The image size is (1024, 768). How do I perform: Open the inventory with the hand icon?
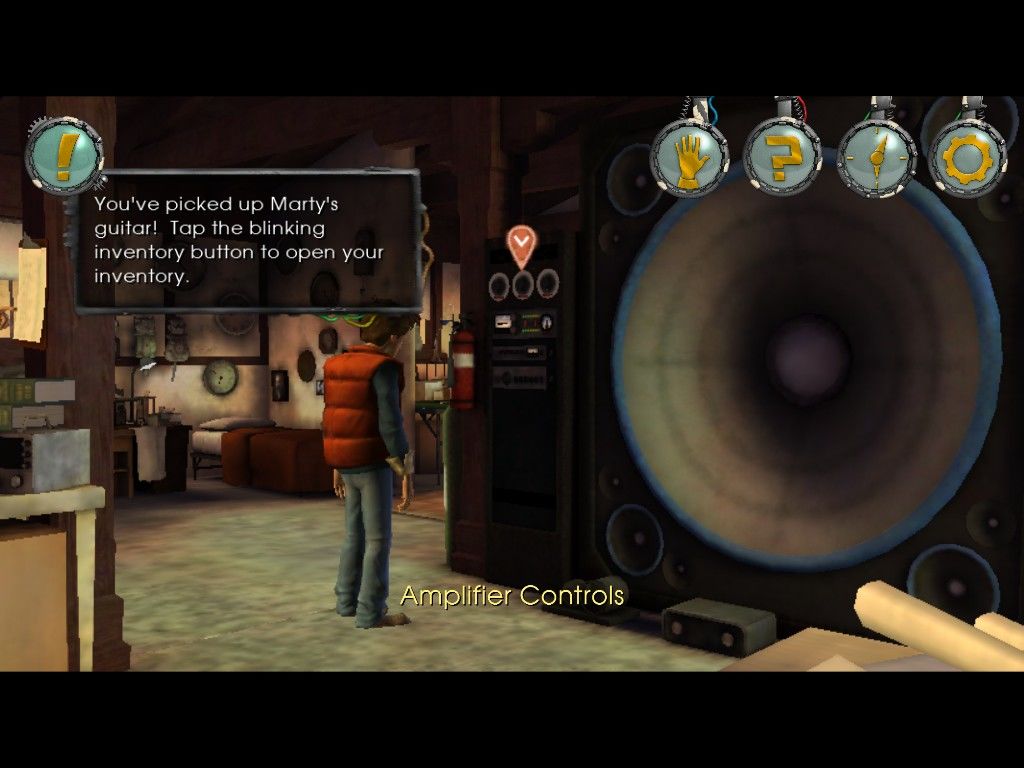[x=689, y=158]
